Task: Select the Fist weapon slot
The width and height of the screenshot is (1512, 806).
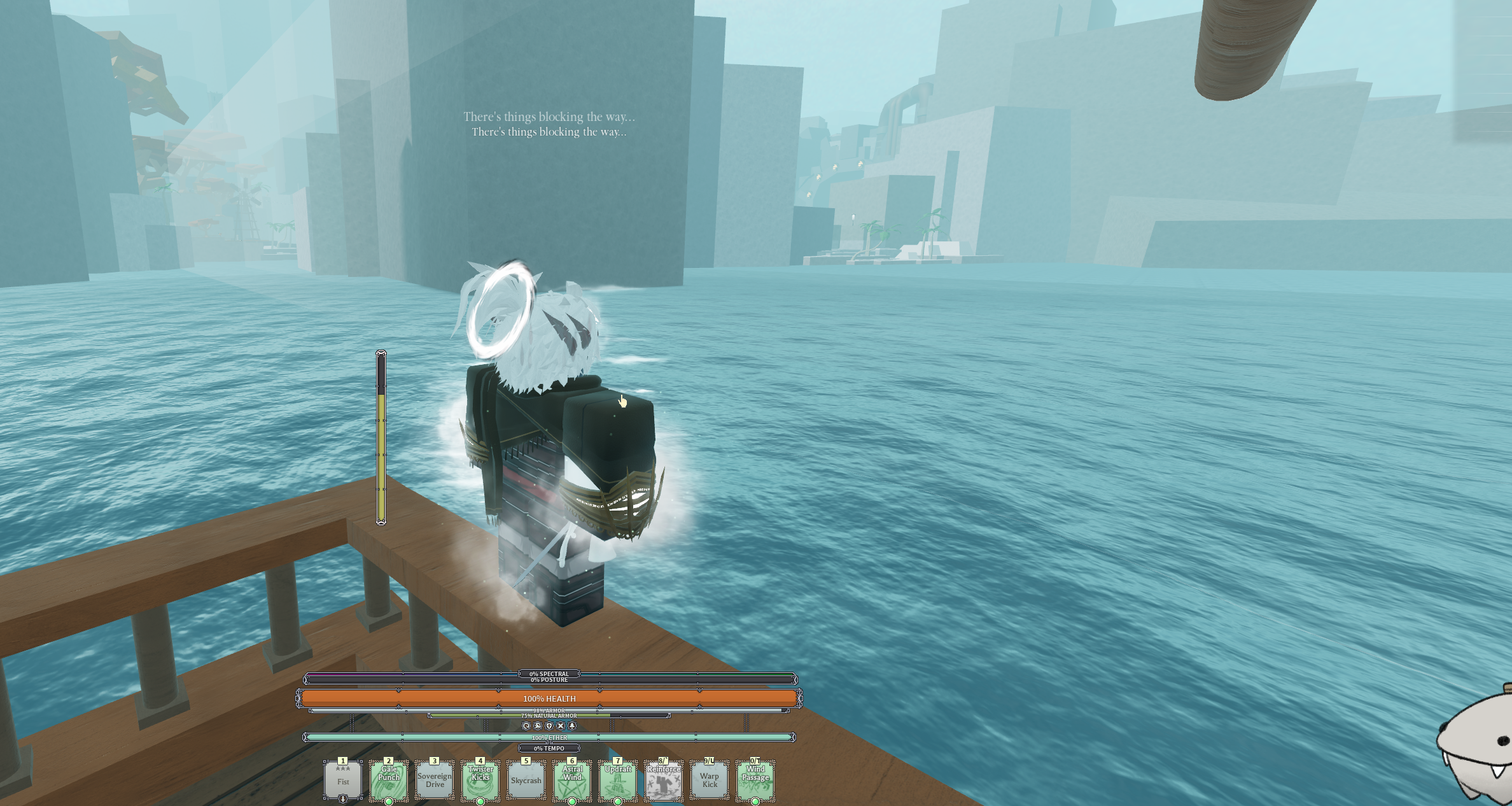Action: tap(343, 780)
